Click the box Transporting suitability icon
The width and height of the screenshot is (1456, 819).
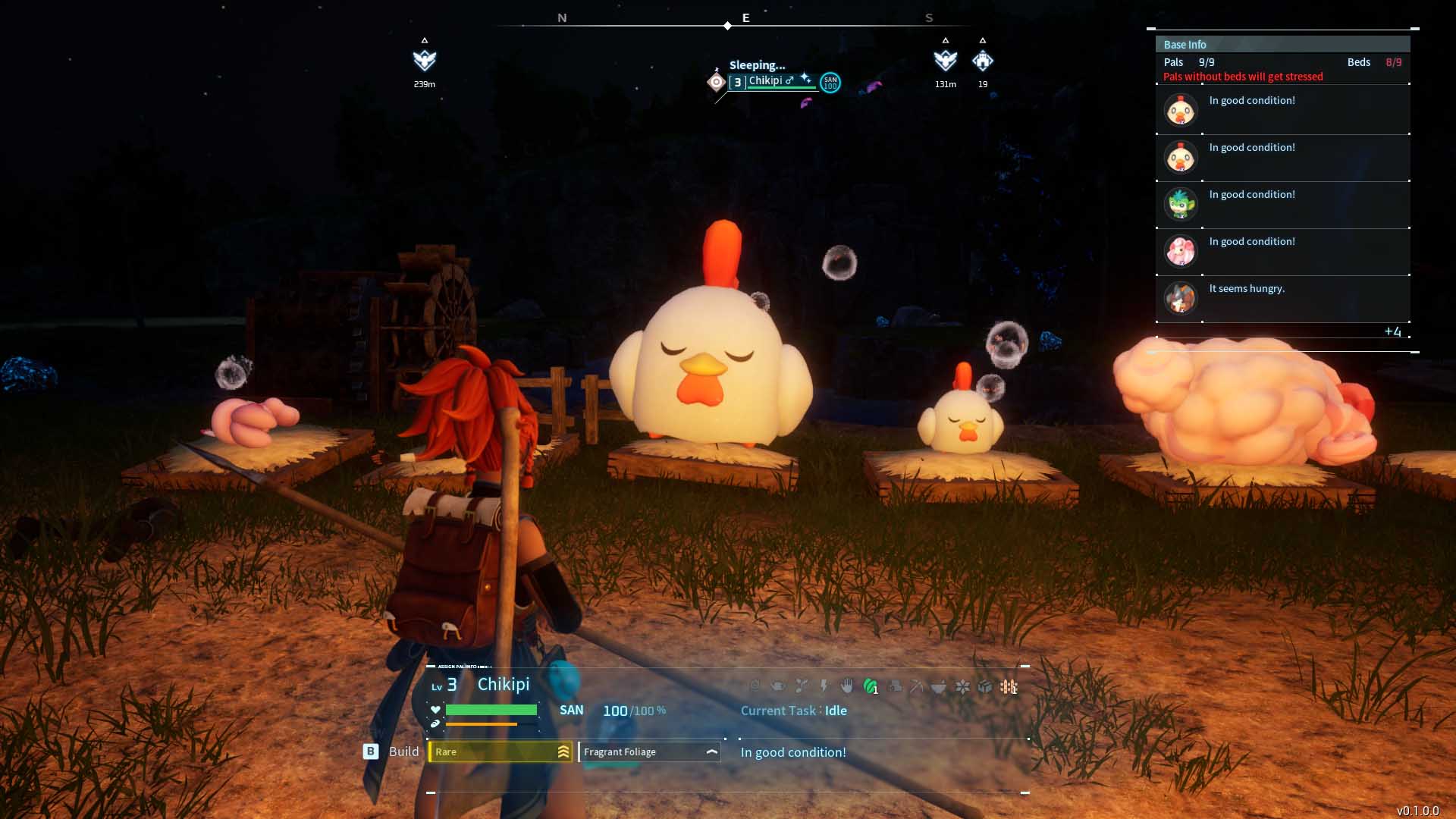985,686
